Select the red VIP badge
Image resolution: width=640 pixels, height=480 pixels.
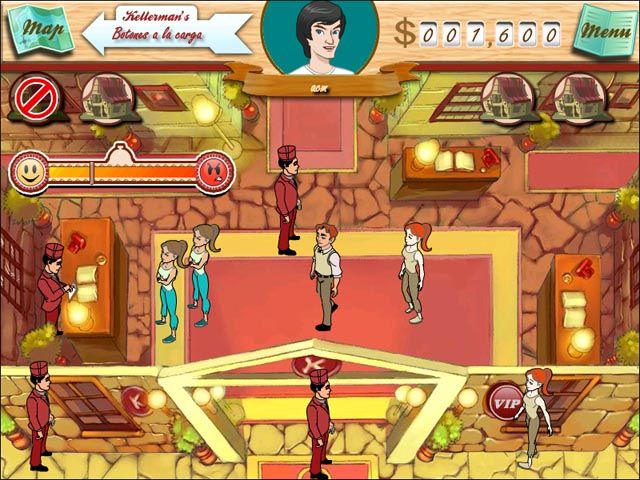coord(506,401)
